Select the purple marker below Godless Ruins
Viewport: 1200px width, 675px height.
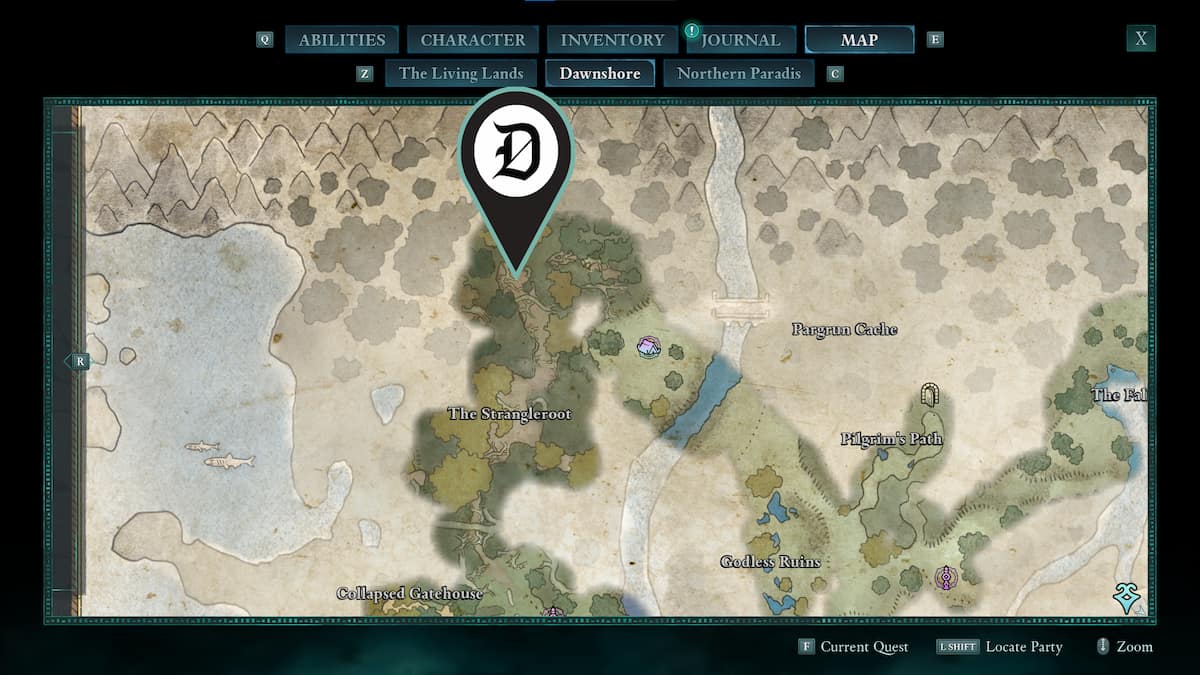[943, 577]
